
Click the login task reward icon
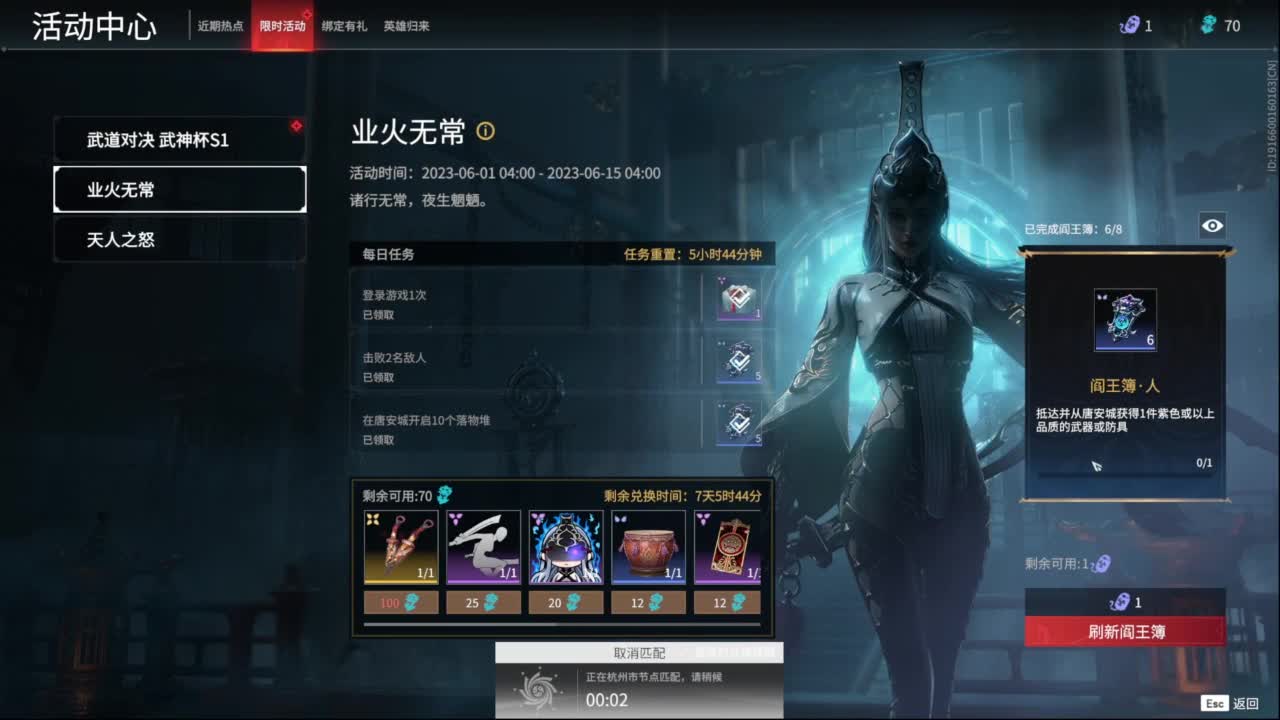736,297
